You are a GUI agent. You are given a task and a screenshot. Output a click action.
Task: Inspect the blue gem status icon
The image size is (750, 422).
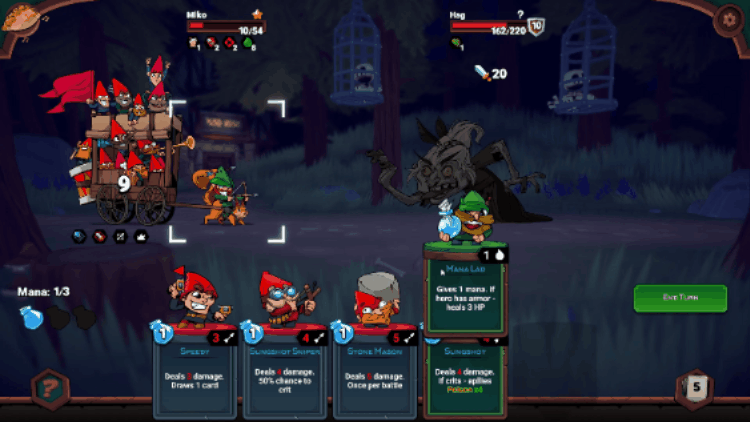click(81, 236)
